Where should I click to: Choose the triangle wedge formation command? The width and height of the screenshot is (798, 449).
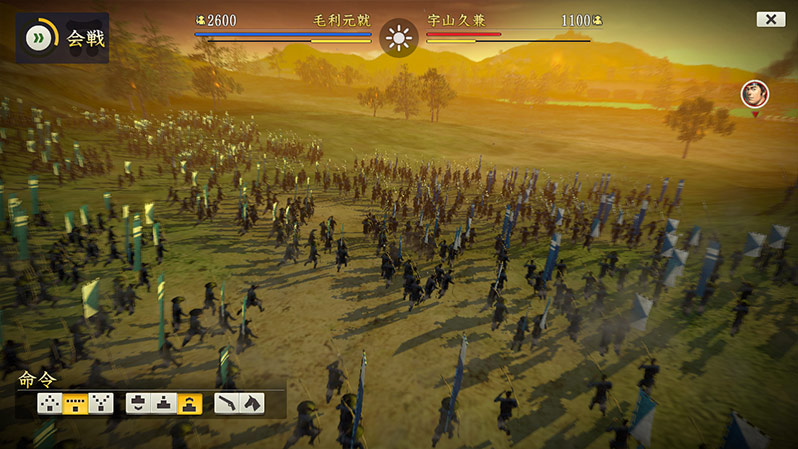click(x=49, y=403)
